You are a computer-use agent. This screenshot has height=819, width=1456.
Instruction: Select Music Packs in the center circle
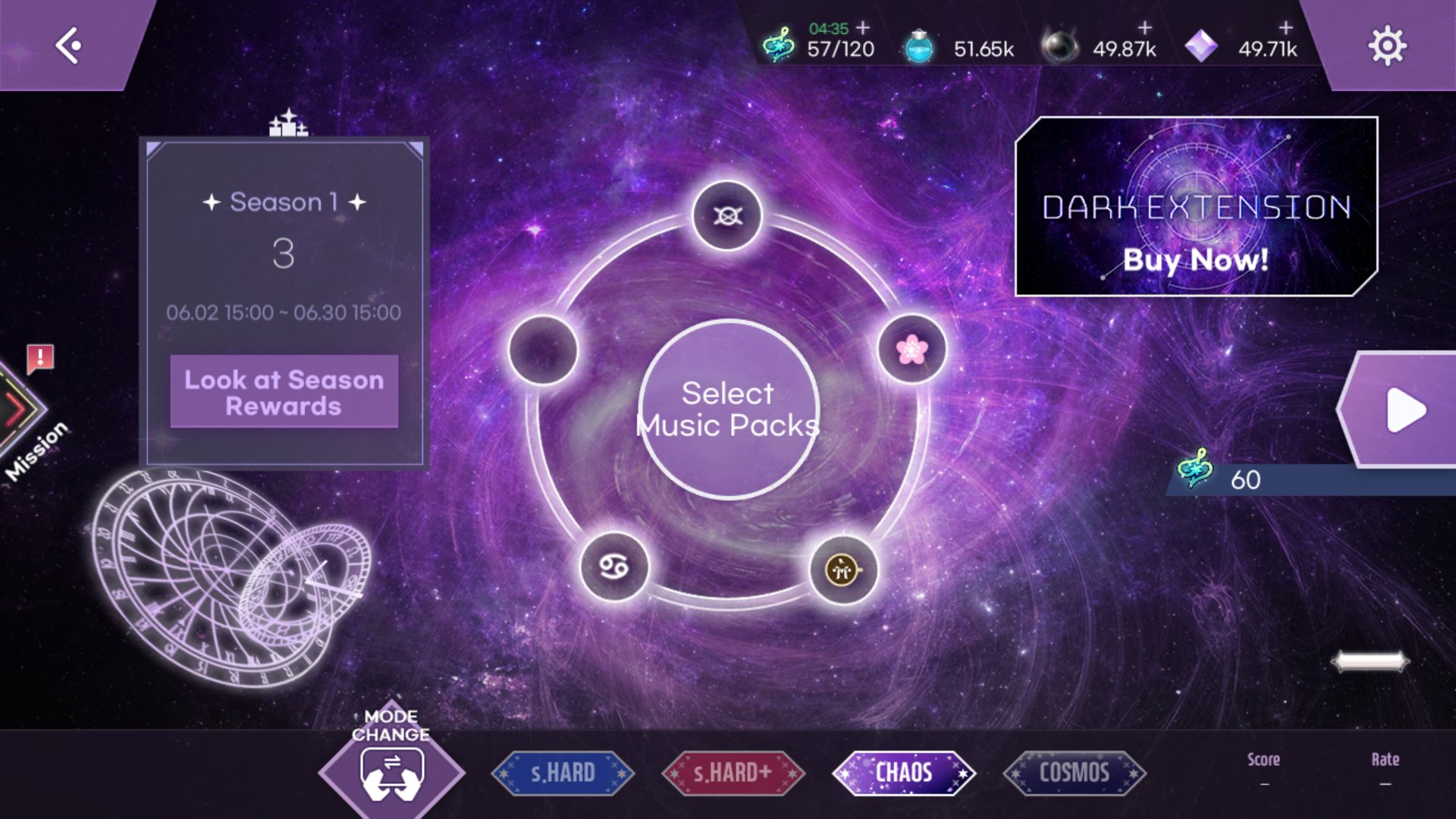[728, 409]
